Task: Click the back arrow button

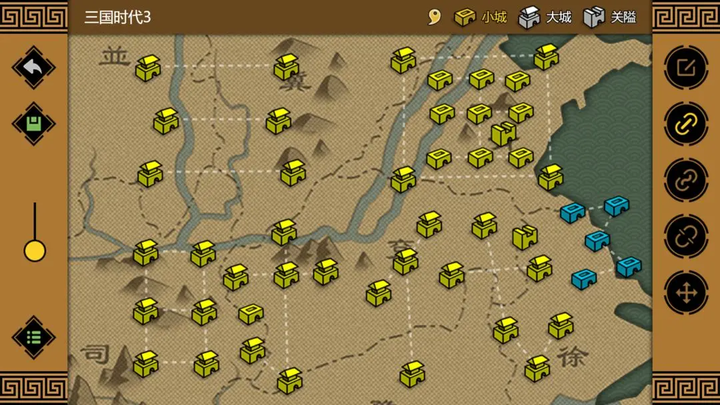Action: [33, 67]
